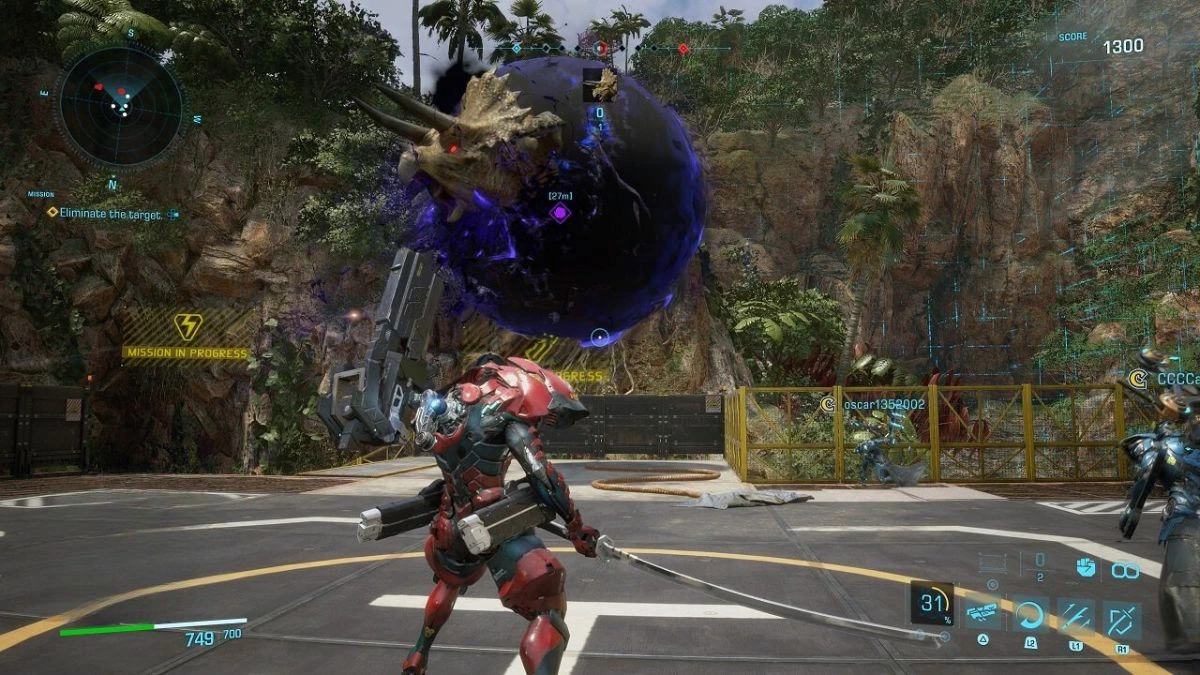Click the oscar1352002 teammate name tag

click(x=872, y=404)
